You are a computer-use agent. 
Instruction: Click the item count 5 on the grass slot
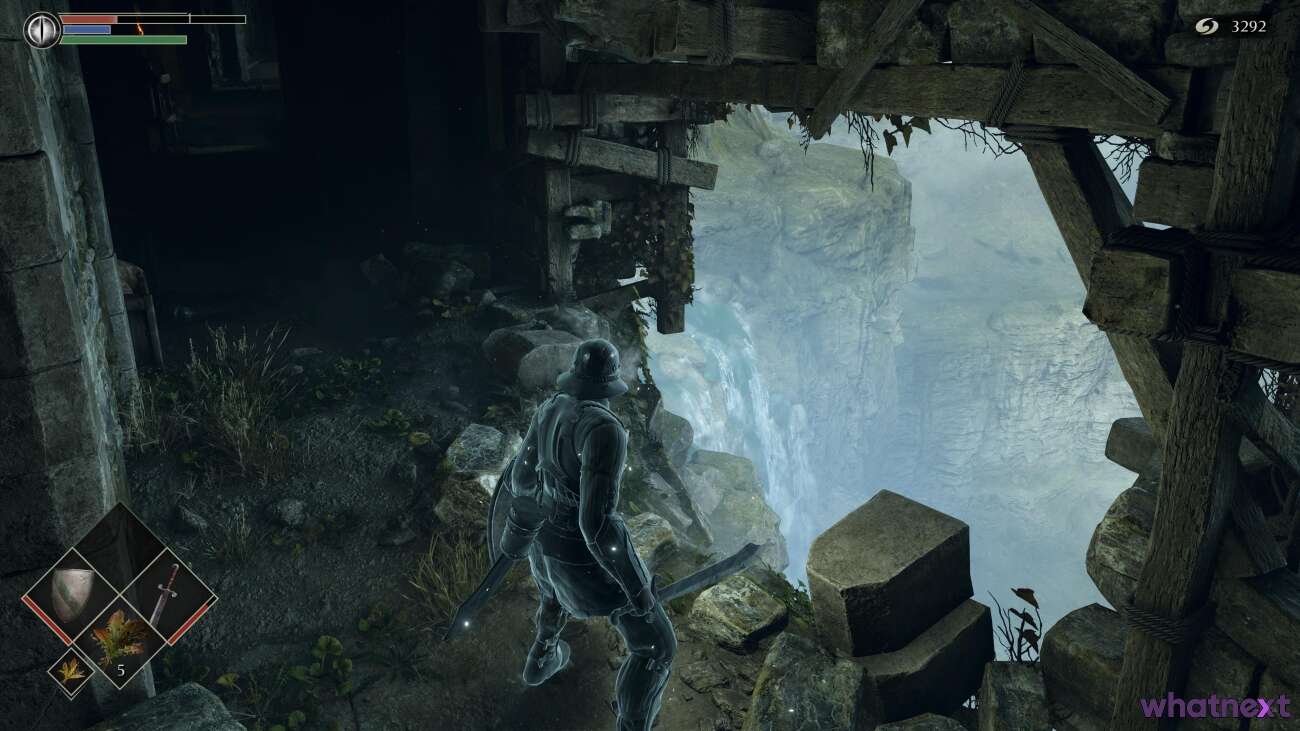tap(121, 670)
